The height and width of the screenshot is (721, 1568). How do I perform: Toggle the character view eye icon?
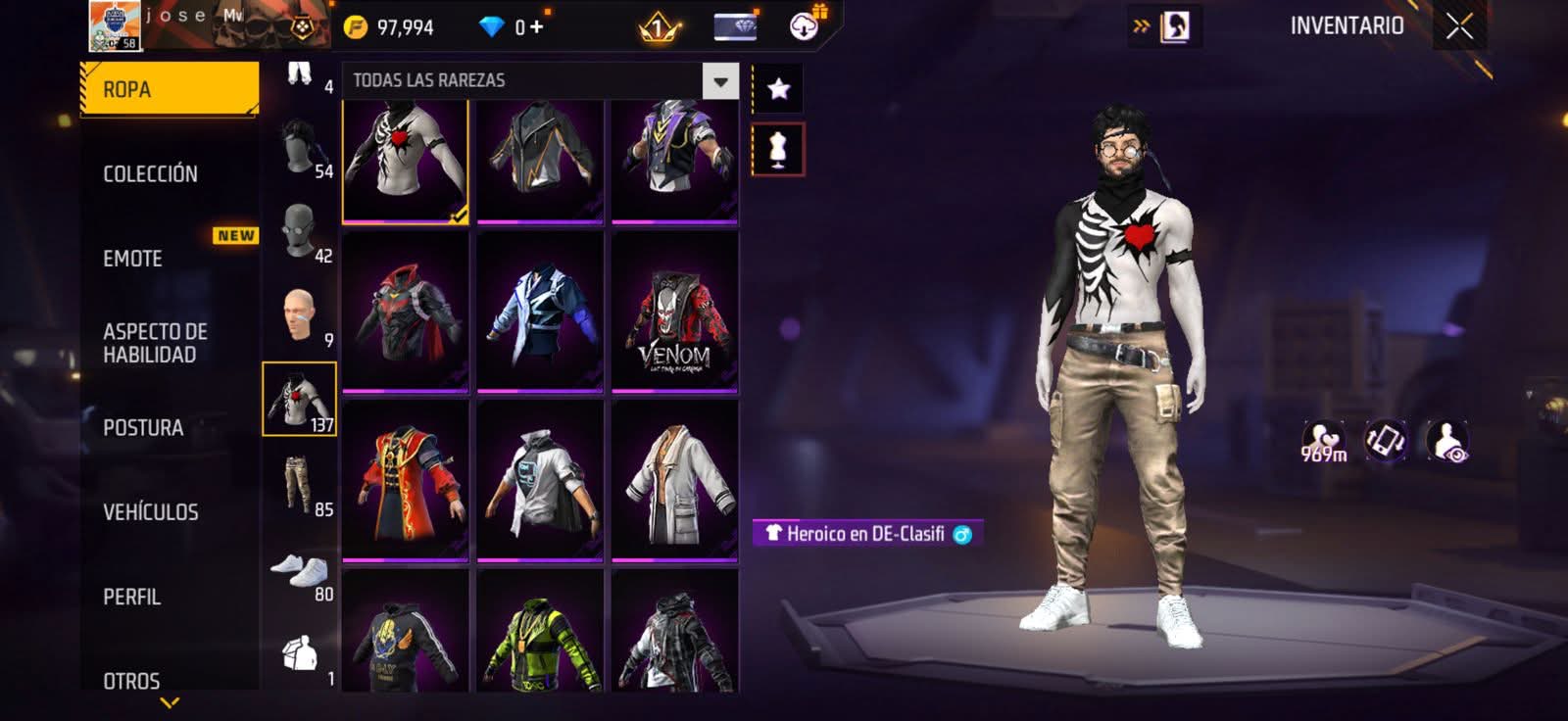1447,441
